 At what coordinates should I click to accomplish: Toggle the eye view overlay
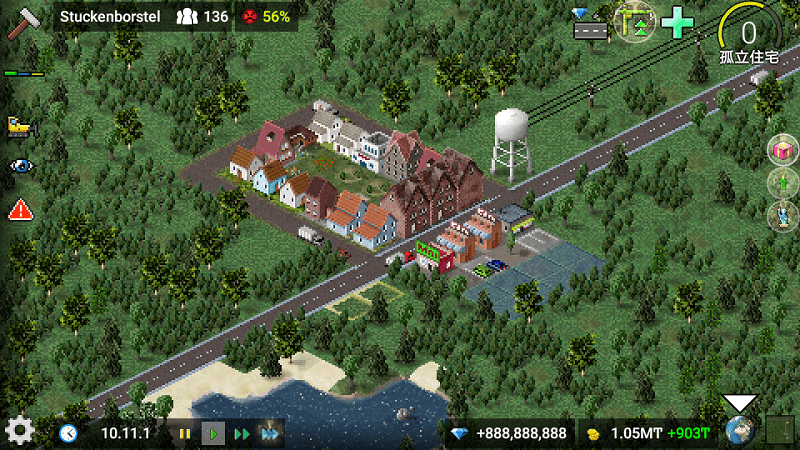point(20,166)
